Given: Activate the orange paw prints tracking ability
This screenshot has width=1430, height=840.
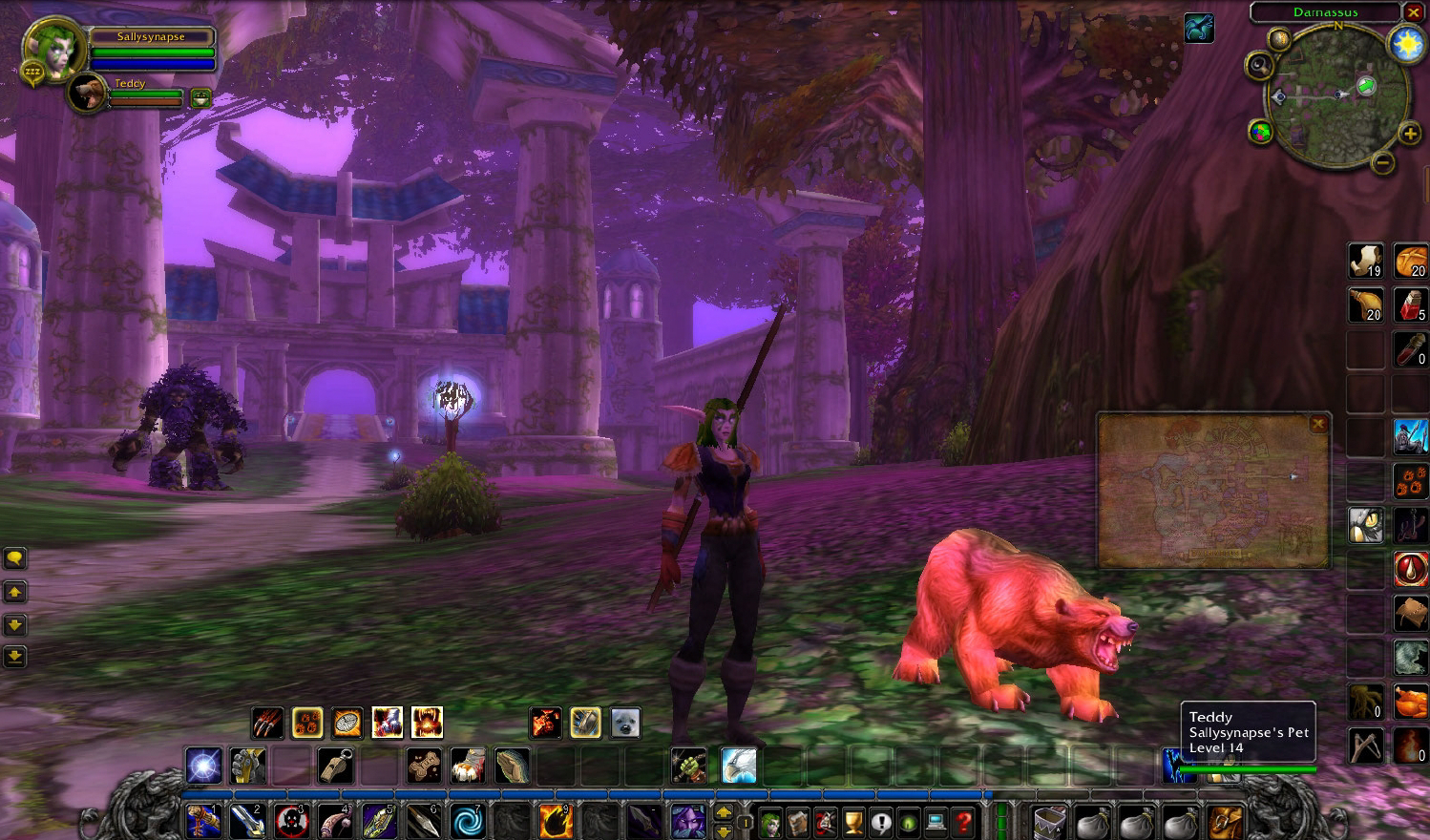Looking at the screenshot, I should pyautogui.click(x=1410, y=480).
